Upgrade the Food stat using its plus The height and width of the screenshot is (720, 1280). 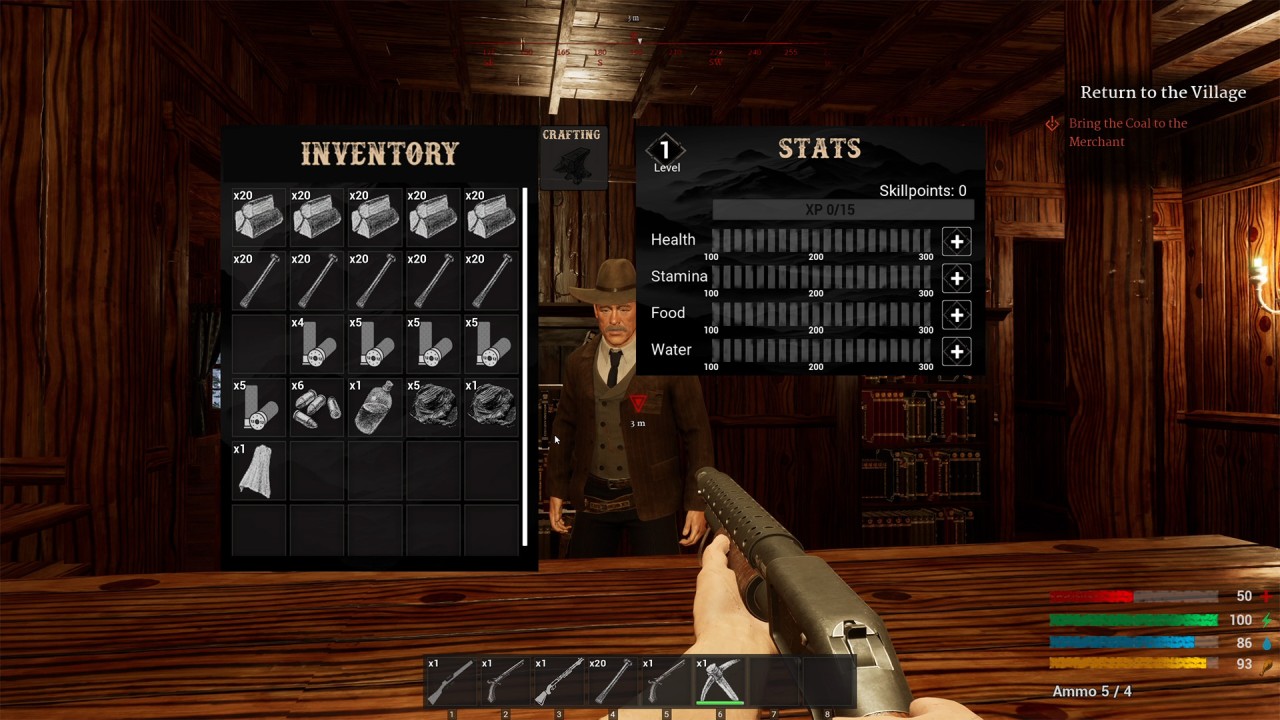pos(956,315)
